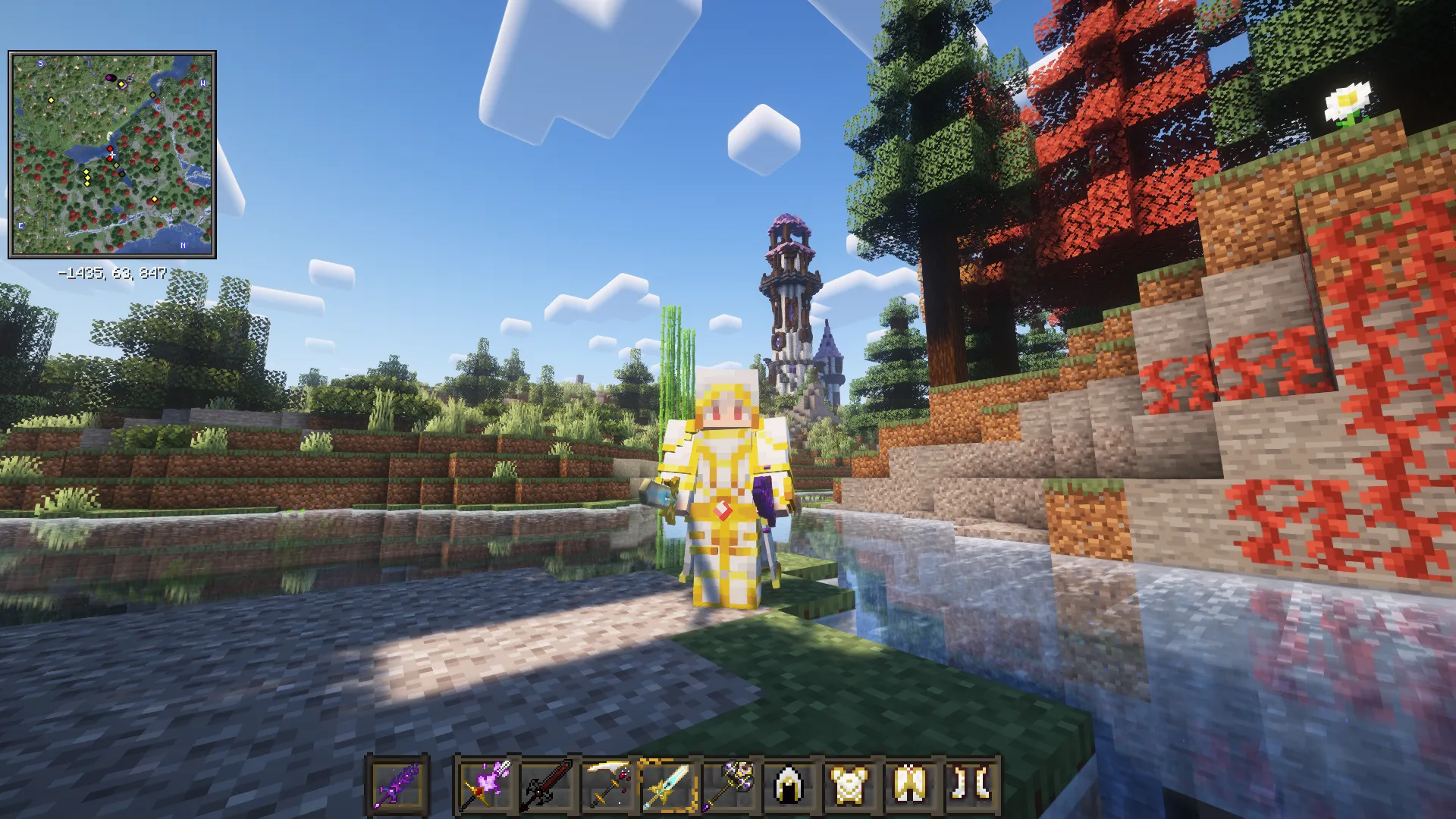Click the red waypoint diamond near the minimap center

click(110, 148)
